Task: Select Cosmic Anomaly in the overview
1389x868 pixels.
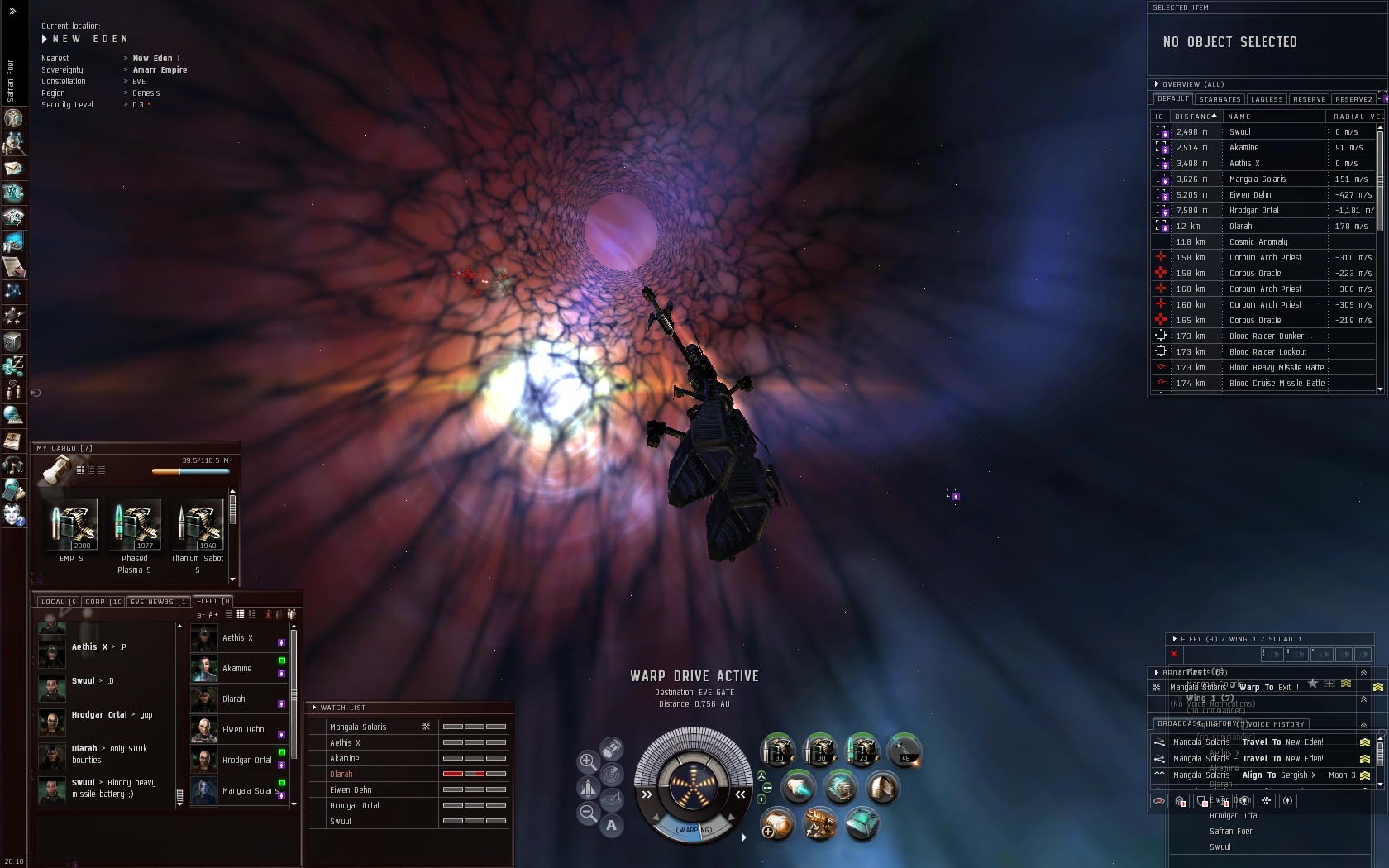Action: pos(1258,242)
